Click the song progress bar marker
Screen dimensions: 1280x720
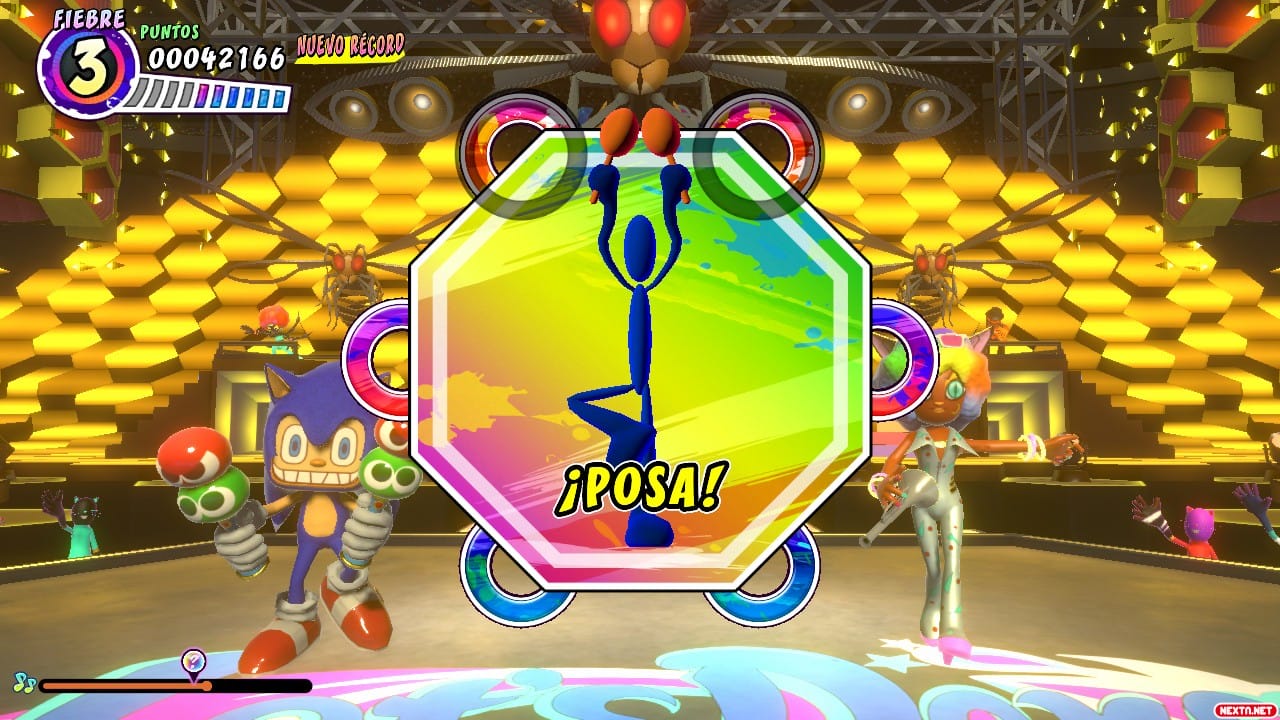click(x=194, y=662)
